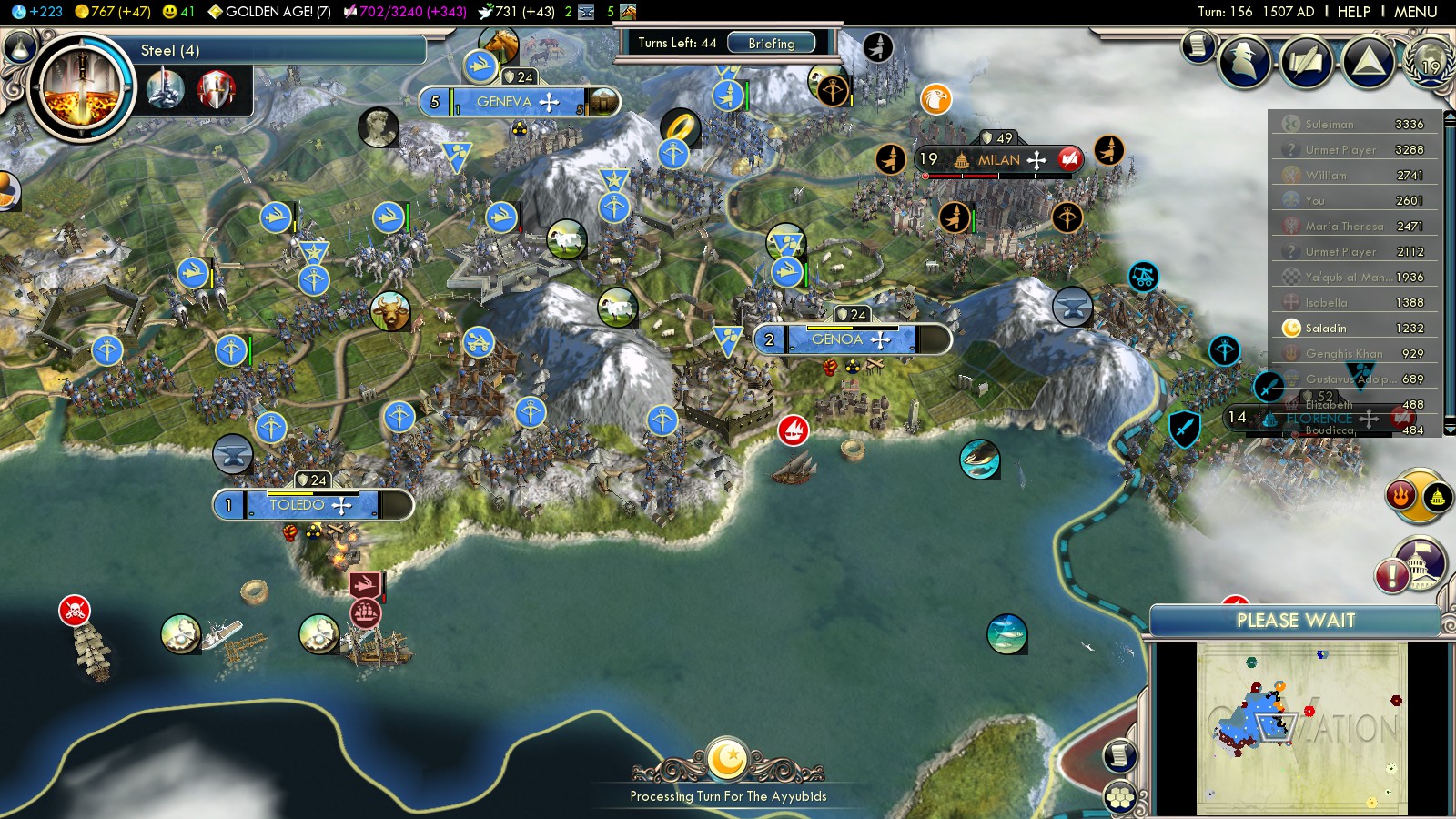Open social policies pyramid icon

(1368, 61)
